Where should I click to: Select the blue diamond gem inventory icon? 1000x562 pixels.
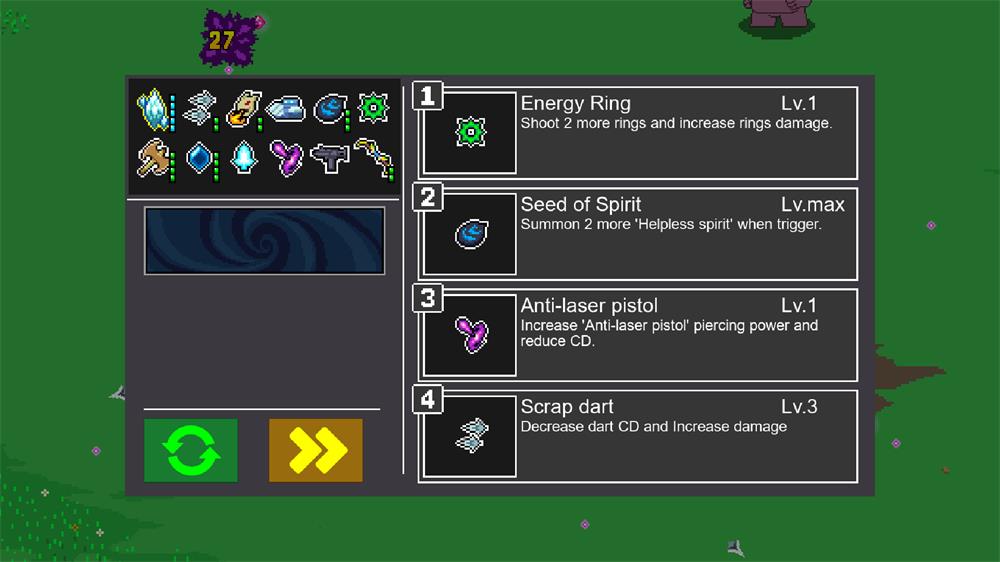point(199,158)
